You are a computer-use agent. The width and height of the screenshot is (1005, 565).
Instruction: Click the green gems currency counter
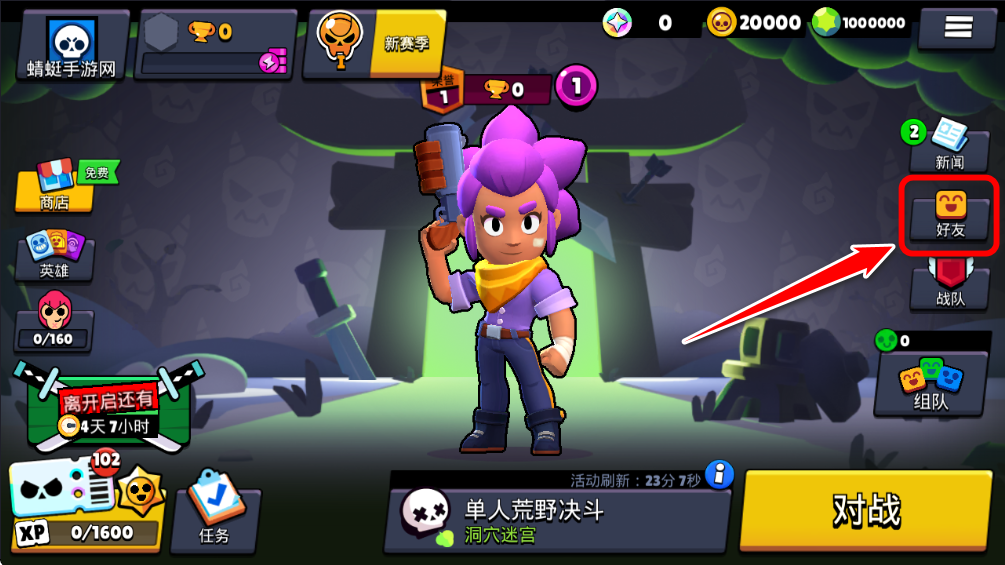[860, 22]
